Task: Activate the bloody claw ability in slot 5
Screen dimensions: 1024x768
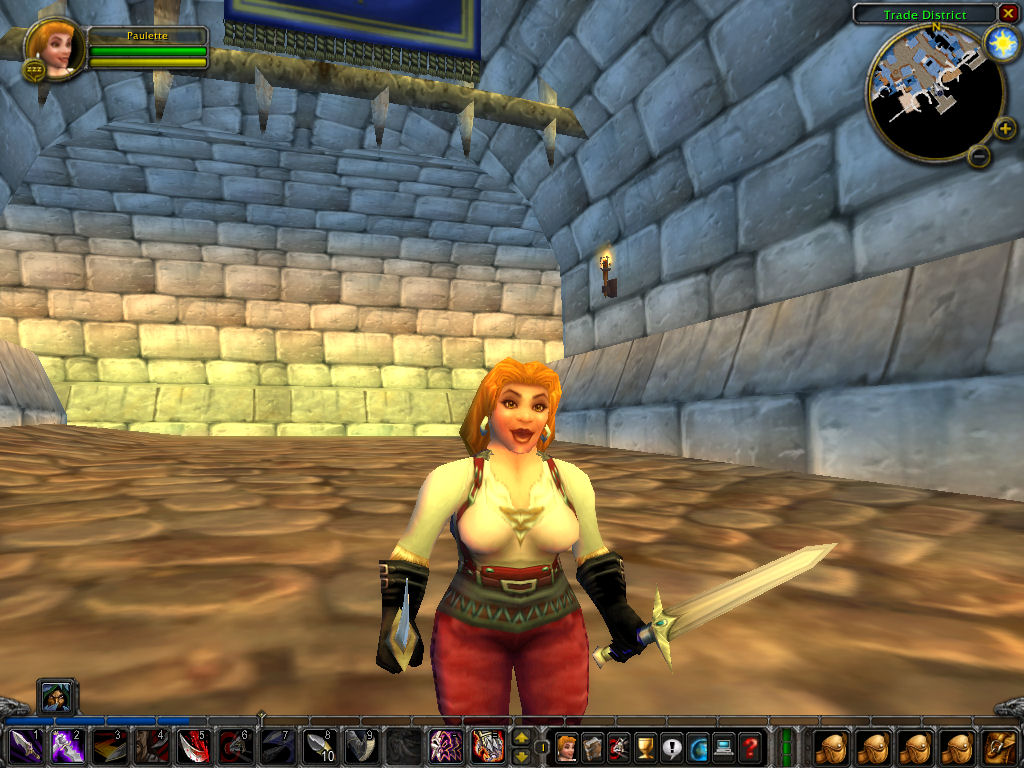Action: [193, 746]
